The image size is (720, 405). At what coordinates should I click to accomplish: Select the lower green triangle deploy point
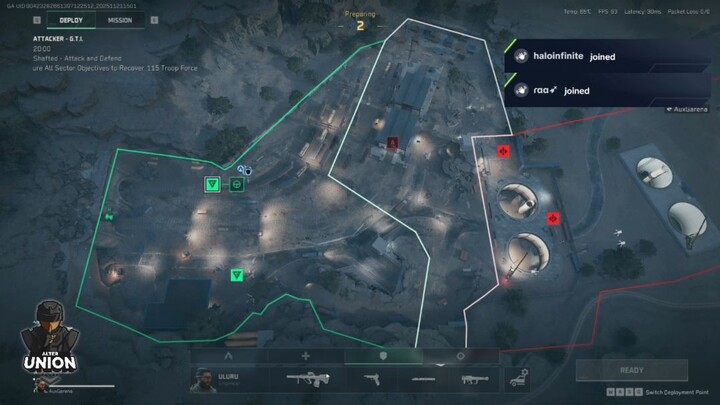point(237,274)
